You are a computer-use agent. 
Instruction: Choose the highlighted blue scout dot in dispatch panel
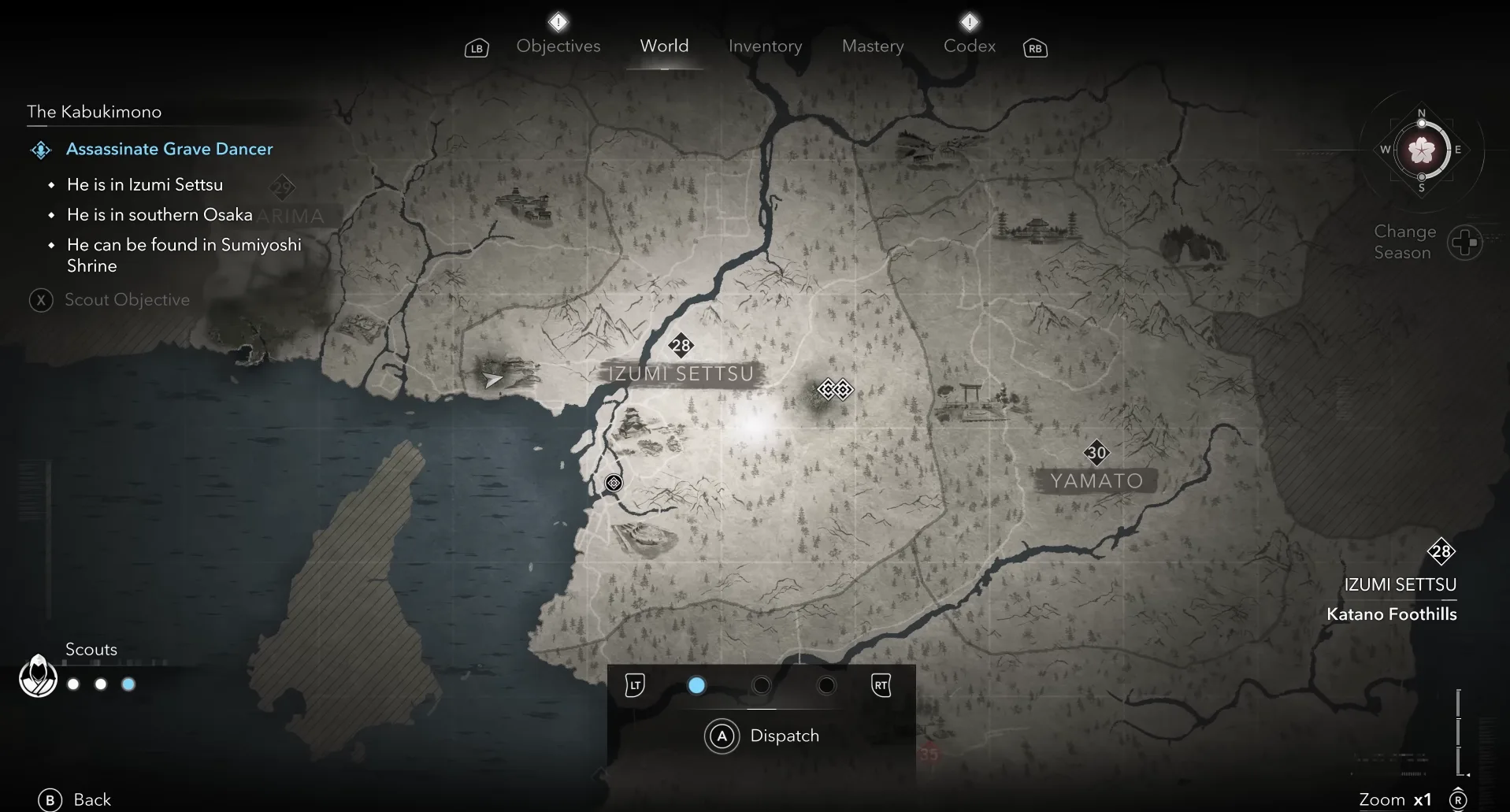click(696, 685)
